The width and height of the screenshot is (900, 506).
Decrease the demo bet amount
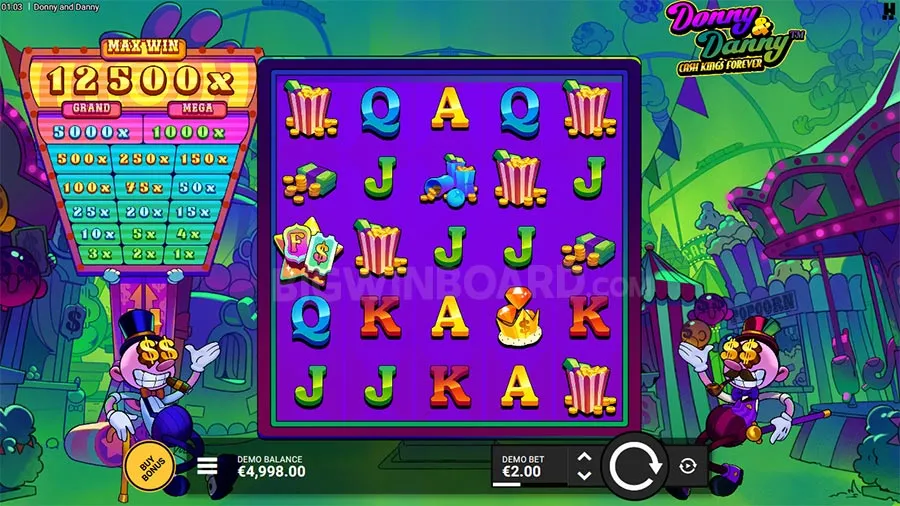coord(585,474)
